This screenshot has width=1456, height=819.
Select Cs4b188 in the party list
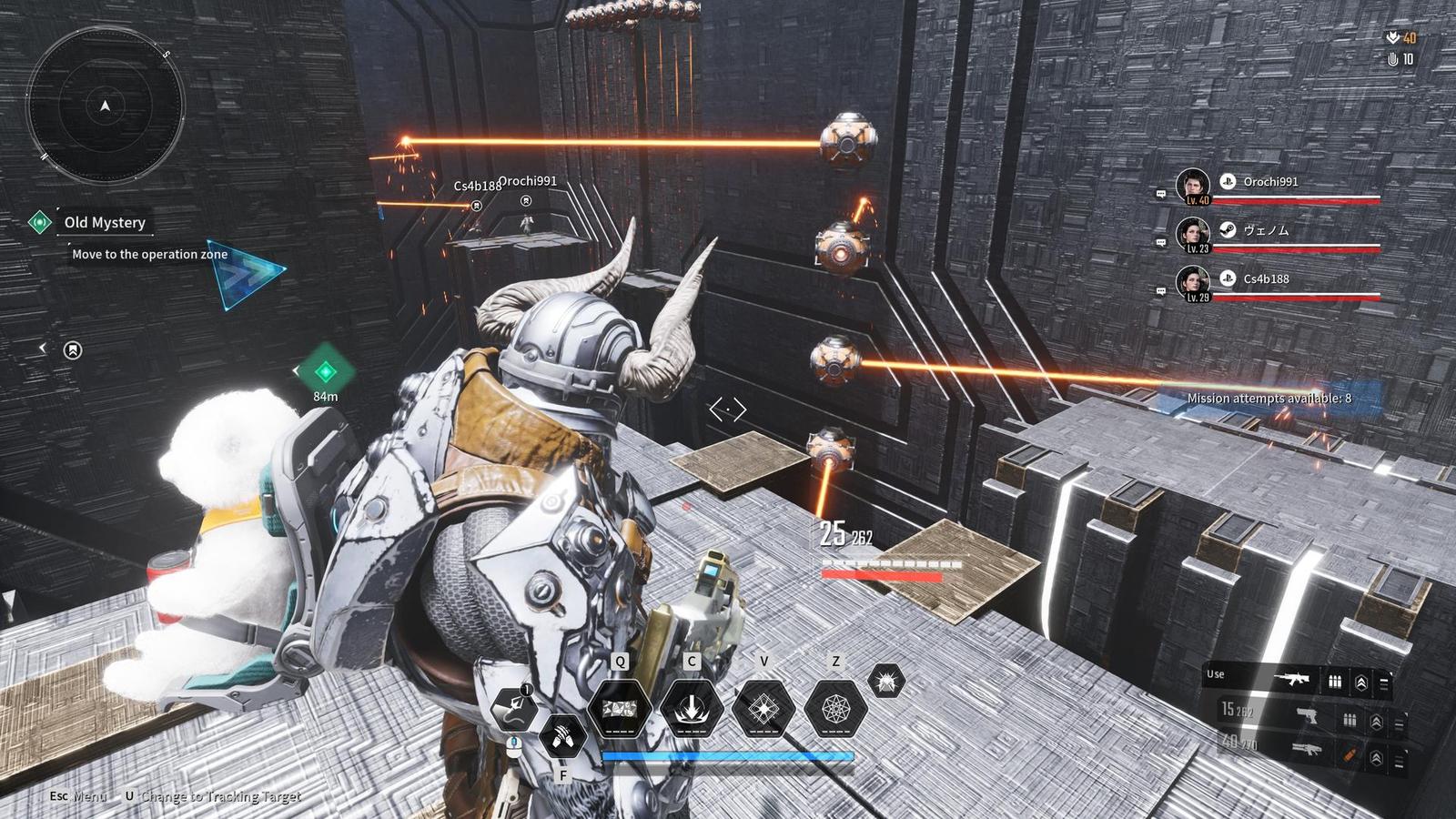[1266, 279]
